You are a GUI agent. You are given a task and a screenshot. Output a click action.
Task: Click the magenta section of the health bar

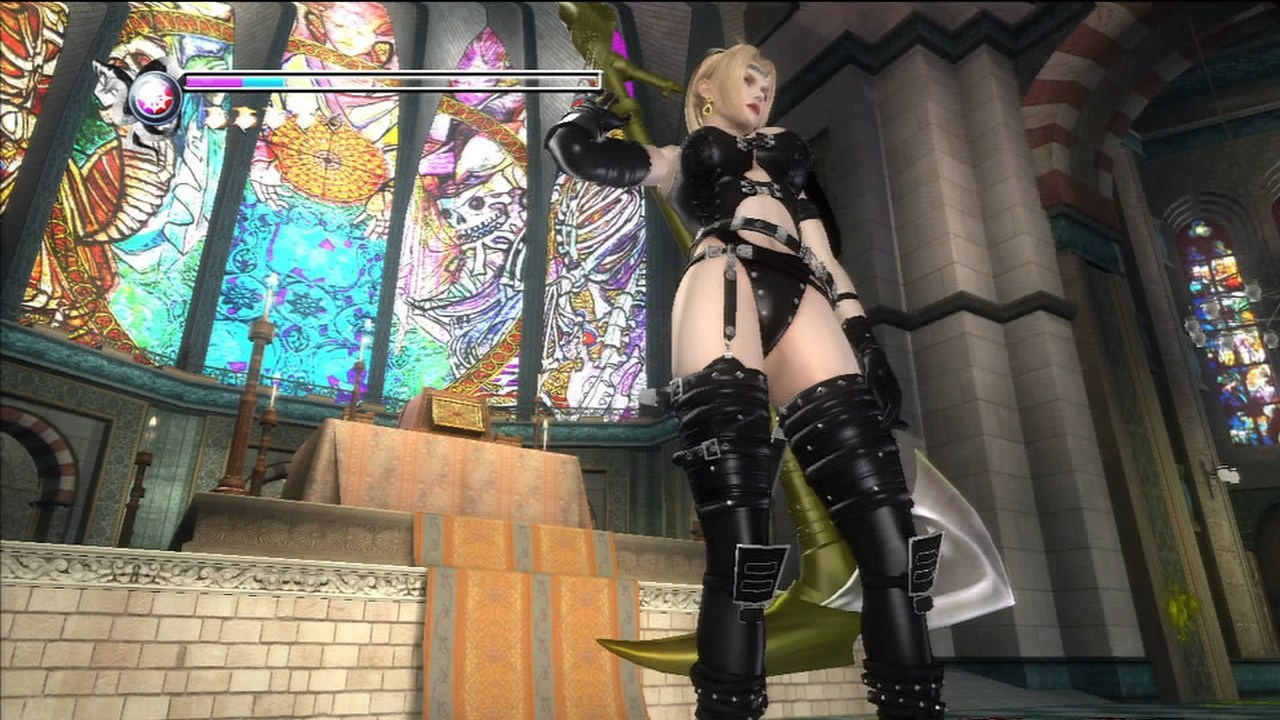pyautogui.click(x=215, y=81)
